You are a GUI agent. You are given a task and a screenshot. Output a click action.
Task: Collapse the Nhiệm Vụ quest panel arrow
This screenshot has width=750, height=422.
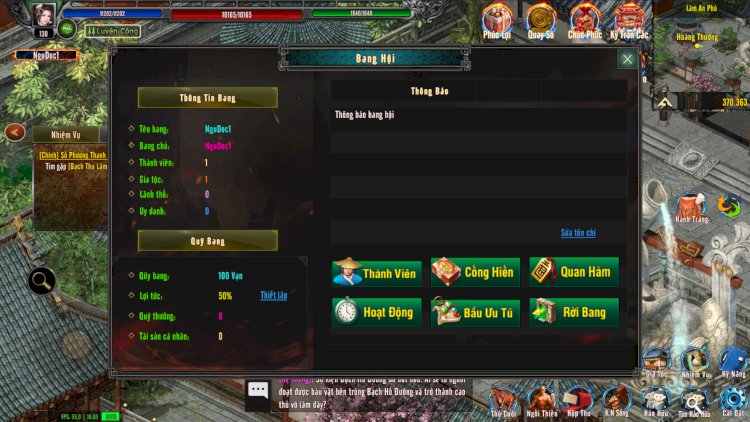[x=15, y=132]
